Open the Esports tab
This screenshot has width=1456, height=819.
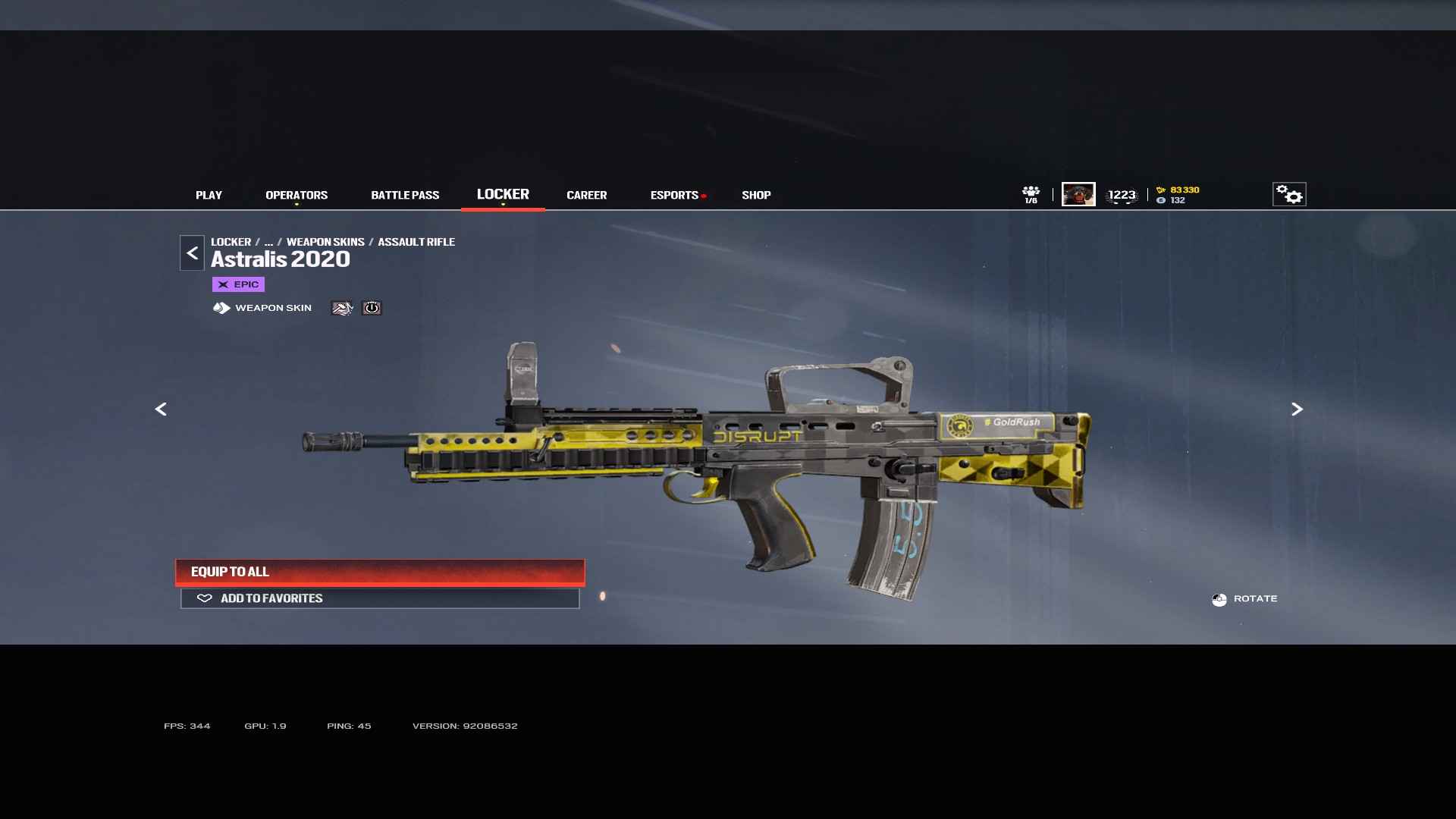pyautogui.click(x=674, y=195)
